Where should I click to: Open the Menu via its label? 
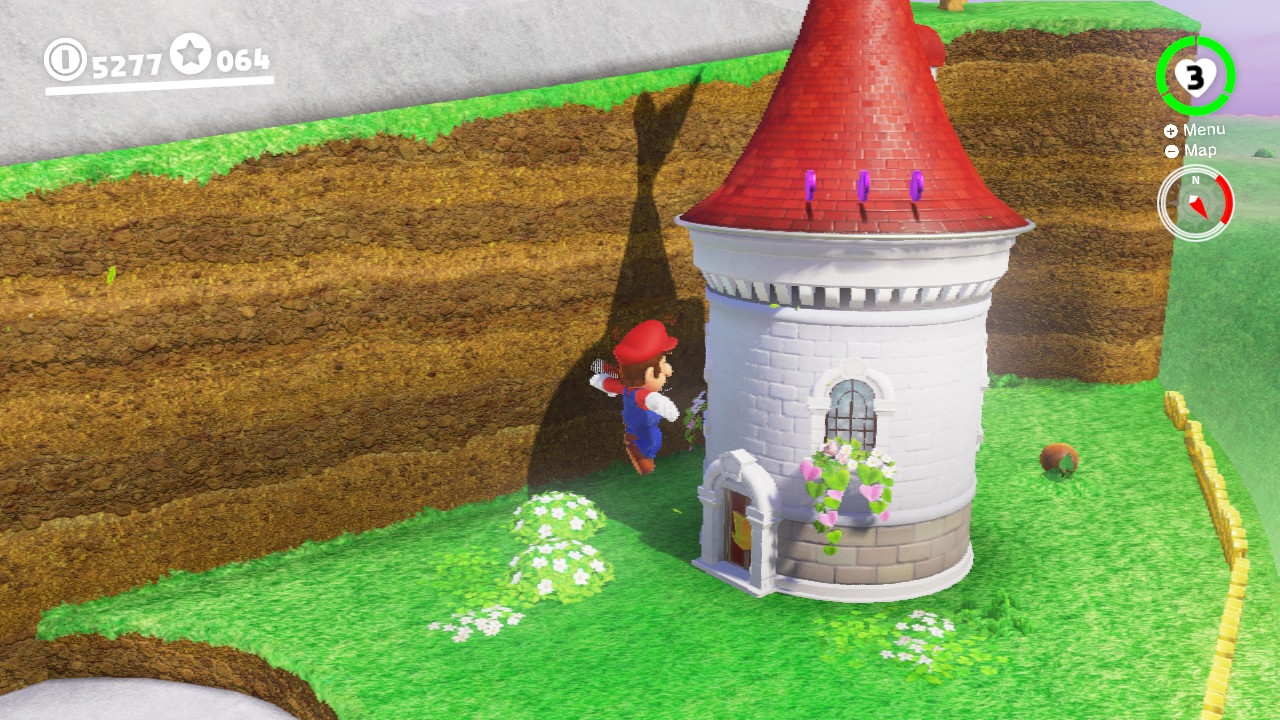(x=1205, y=129)
